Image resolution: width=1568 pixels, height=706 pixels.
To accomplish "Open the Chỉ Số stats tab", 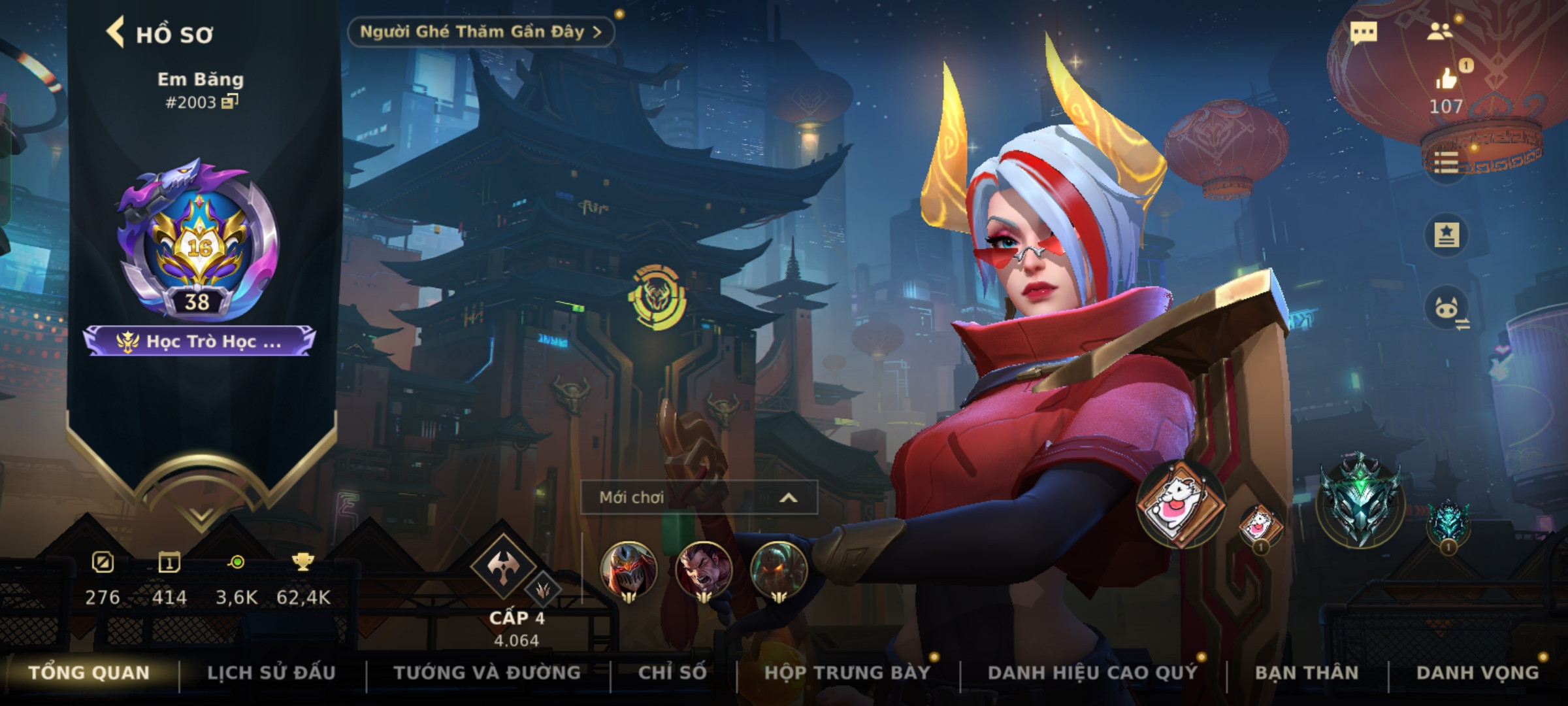I will tap(672, 673).
